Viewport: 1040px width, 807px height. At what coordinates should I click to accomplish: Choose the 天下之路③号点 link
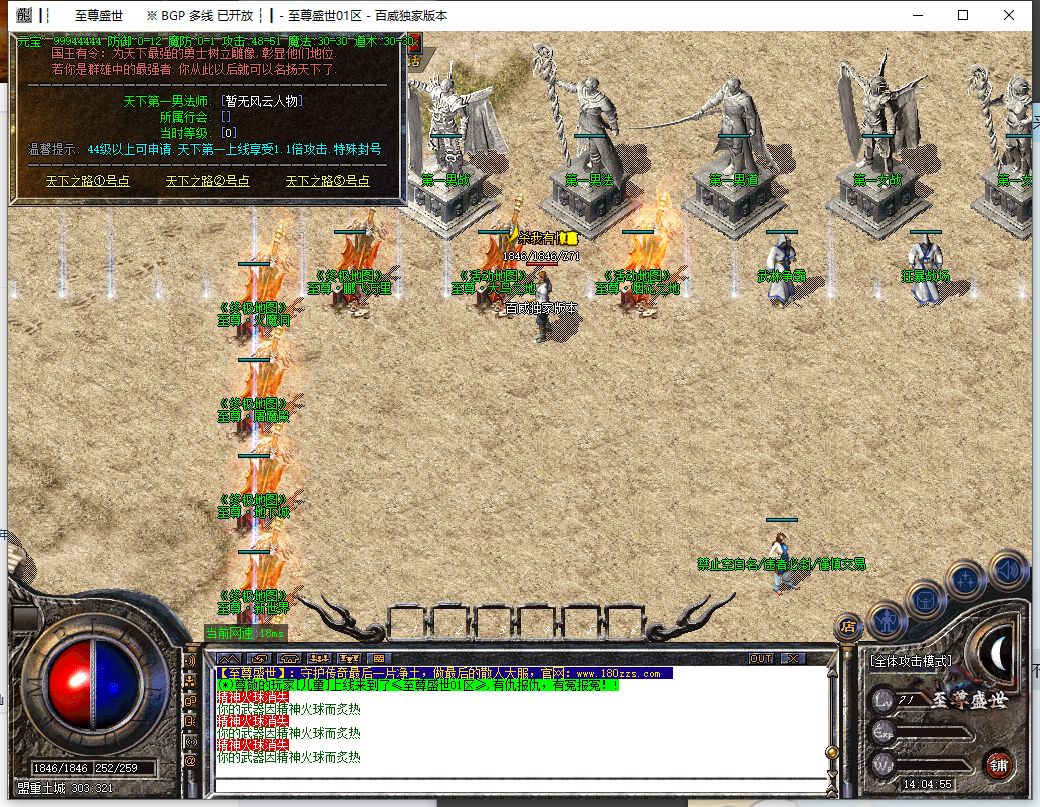[328, 181]
